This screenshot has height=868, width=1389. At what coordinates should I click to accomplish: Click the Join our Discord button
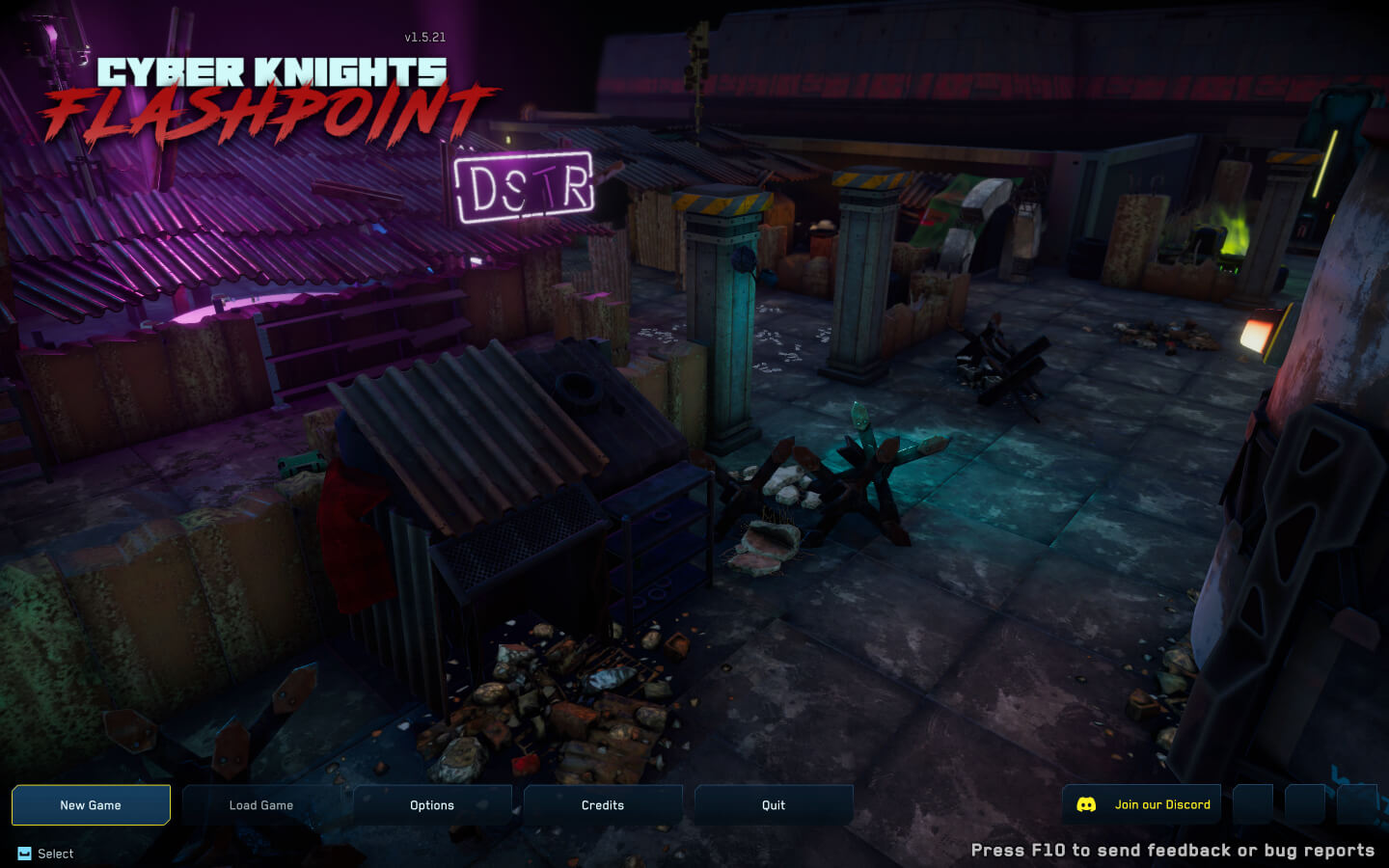pos(1142,804)
